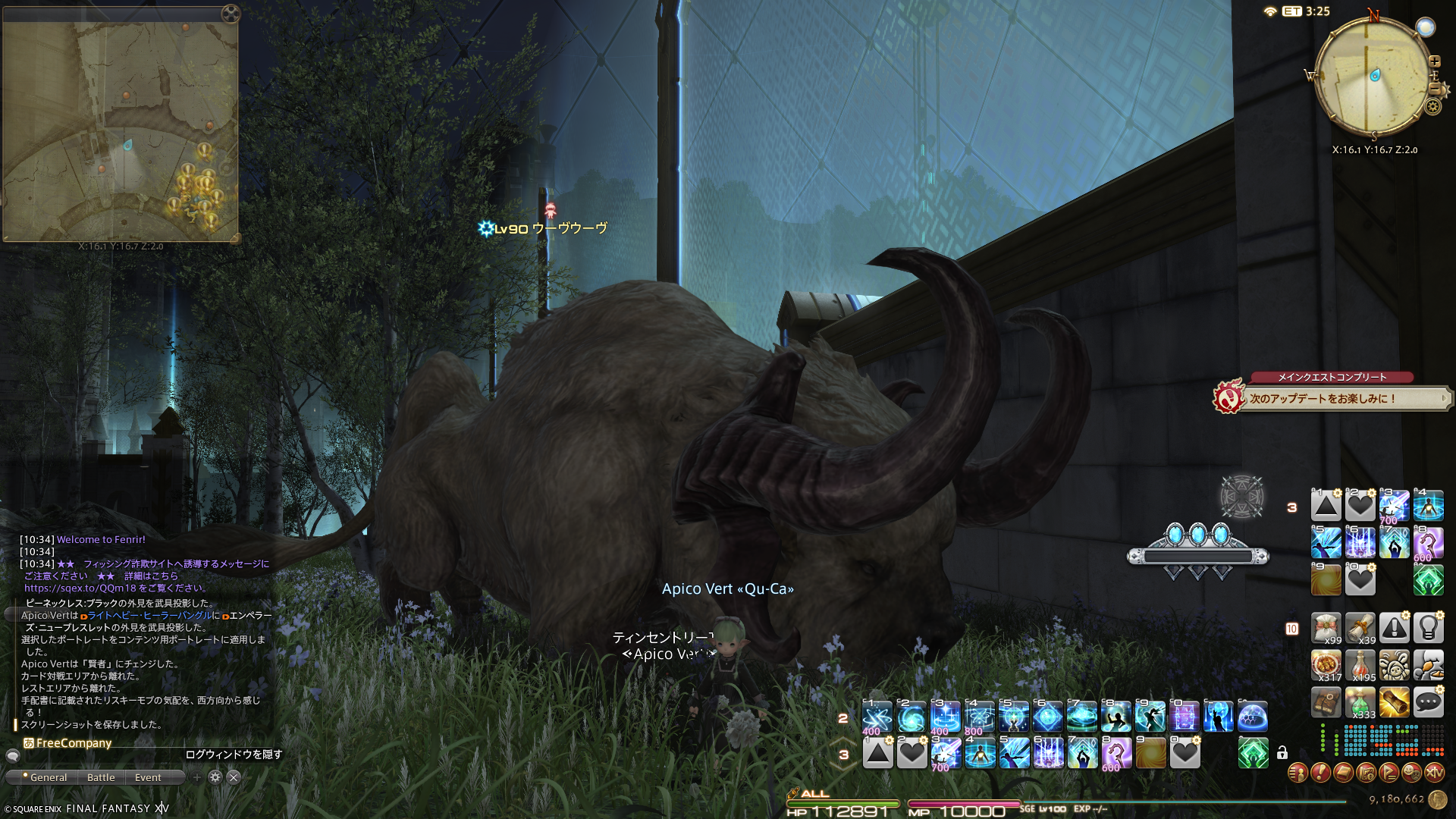Open chat log settings gear
Screen dimensions: 1456x819
coord(215,777)
